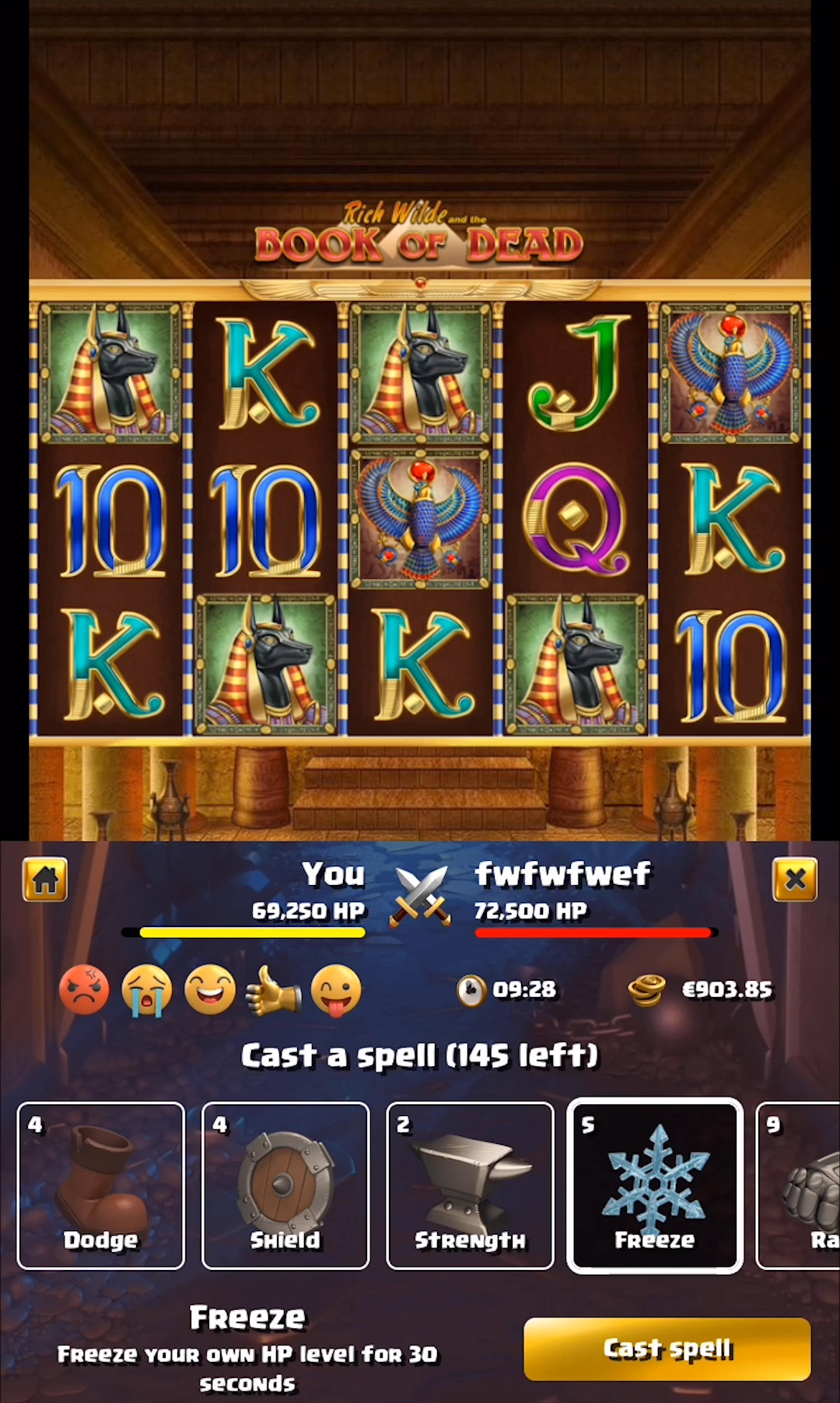Send the crying face emoji
This screenshot has width=840, height=1403.
pos(147,990)
